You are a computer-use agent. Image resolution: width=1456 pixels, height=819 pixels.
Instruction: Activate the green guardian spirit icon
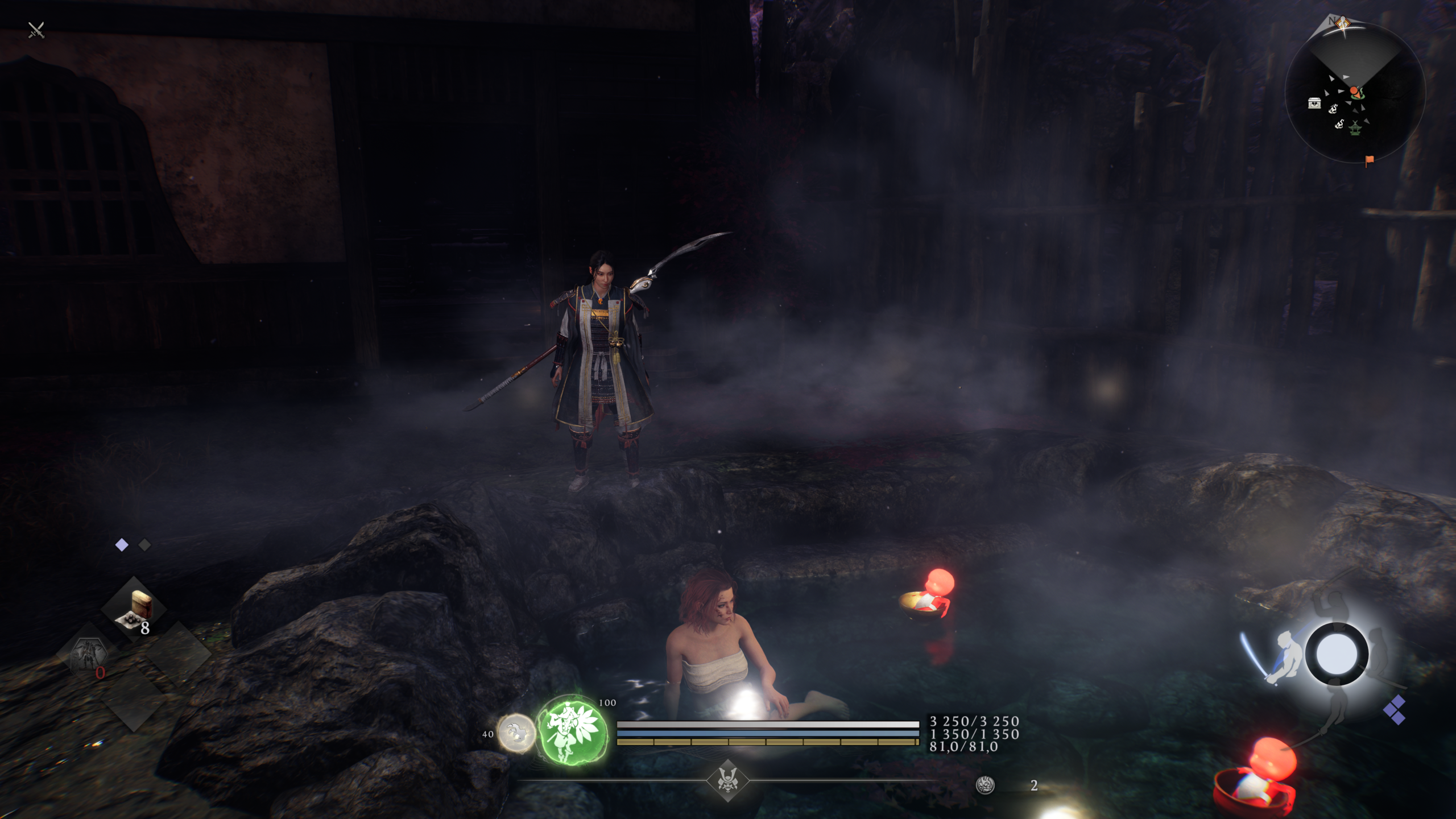coord(571,731)
